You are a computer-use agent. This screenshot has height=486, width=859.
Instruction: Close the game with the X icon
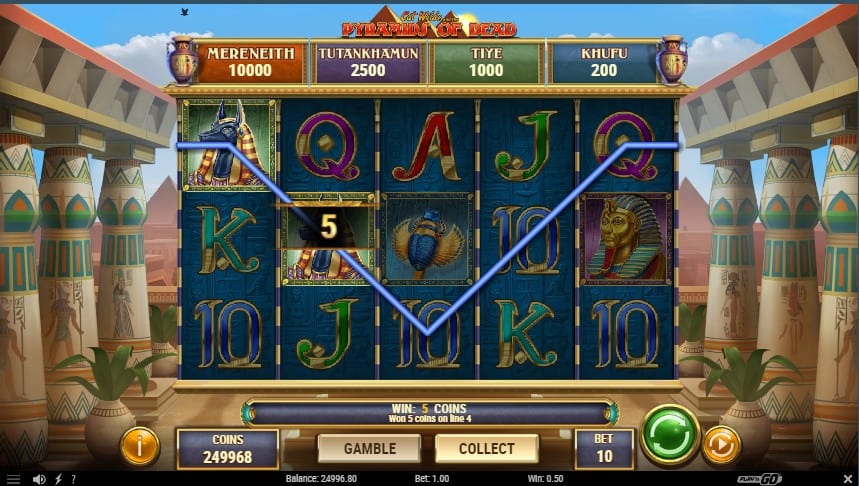[x=849, y=479]
